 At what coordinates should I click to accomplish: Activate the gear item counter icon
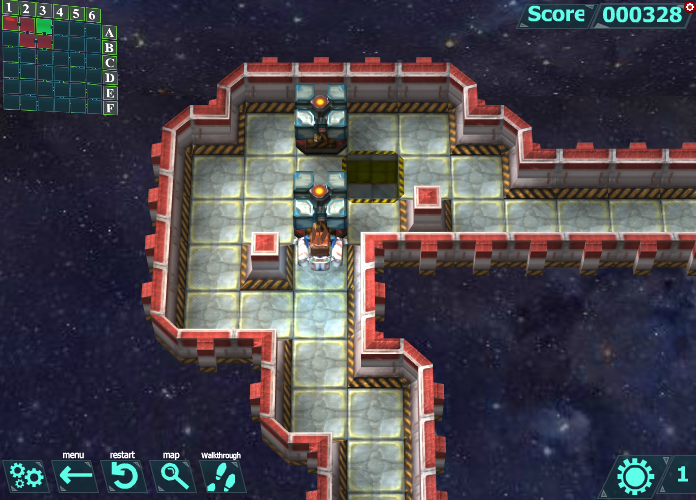(636, 476)
